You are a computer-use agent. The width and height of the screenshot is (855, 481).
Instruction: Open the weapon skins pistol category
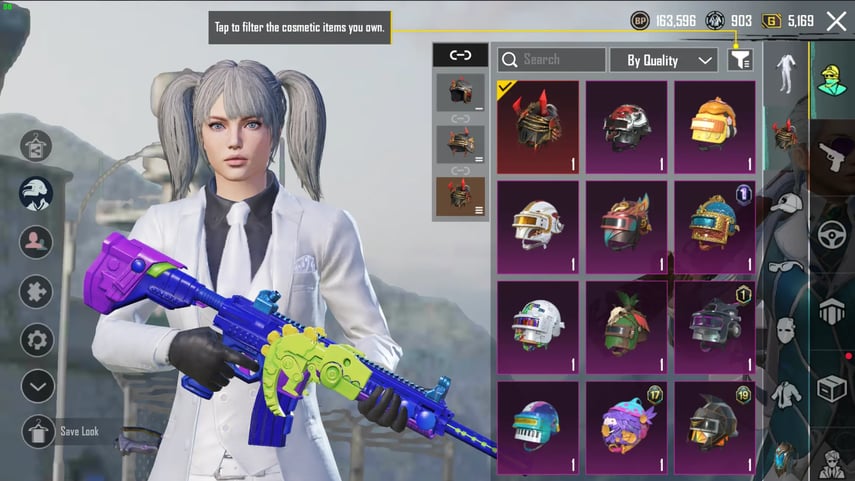pos(832,156)
